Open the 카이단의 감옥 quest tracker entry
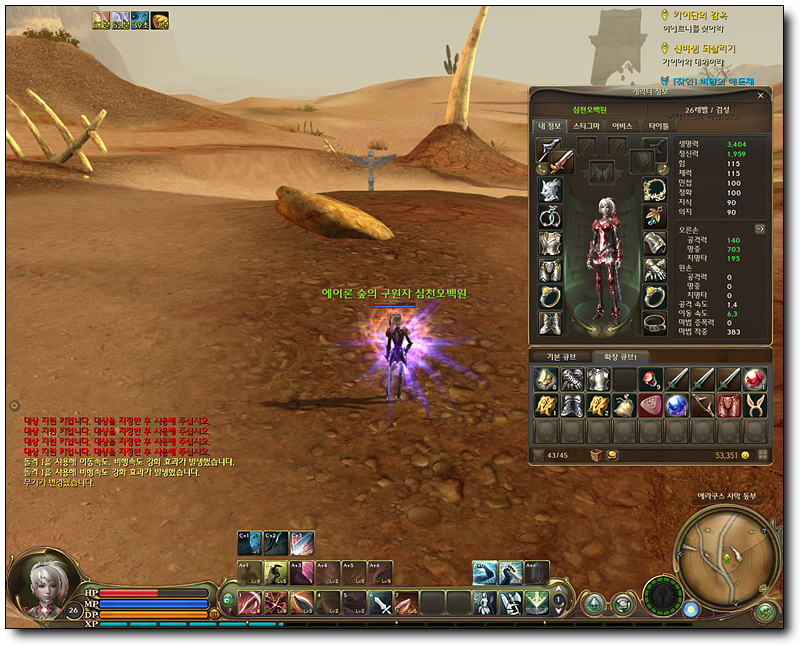The image size is (800, 645). pos(706,15)
